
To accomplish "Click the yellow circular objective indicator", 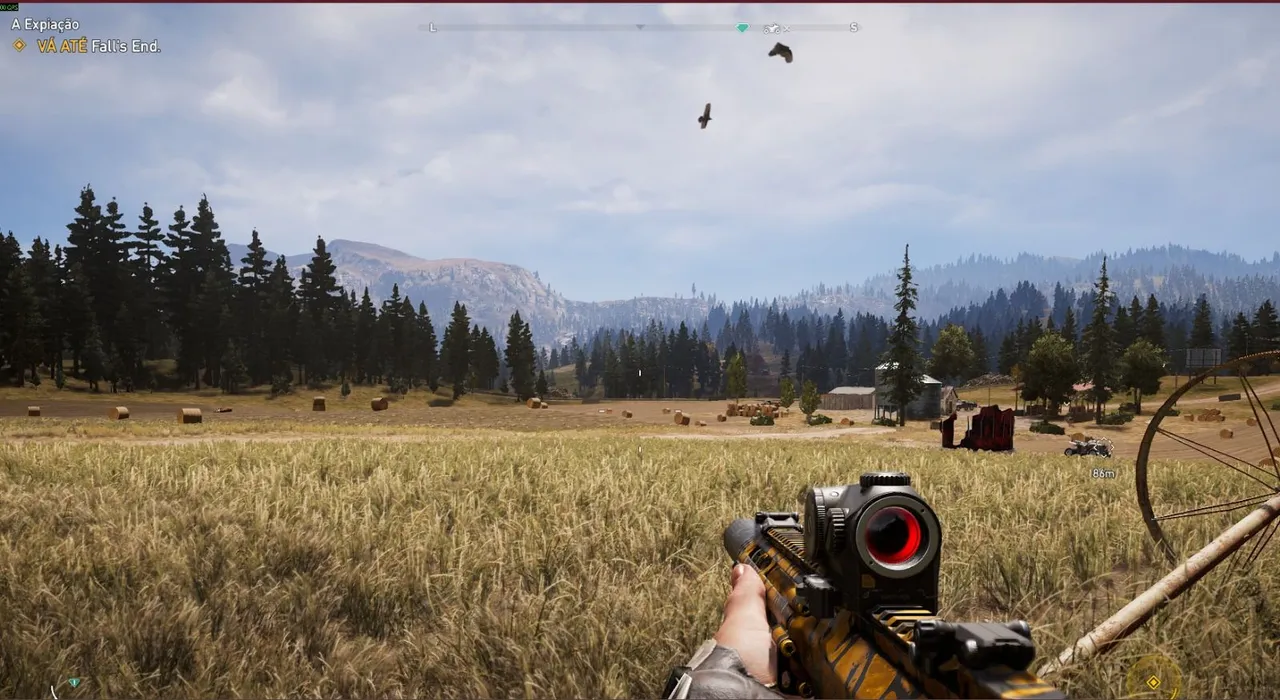I will tap(1153, 681).
